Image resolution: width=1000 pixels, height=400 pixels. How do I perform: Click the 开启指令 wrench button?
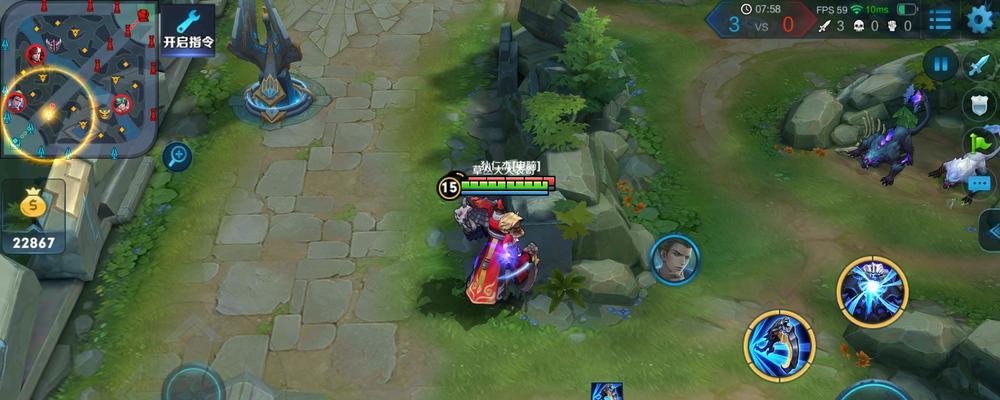[188, 30]
